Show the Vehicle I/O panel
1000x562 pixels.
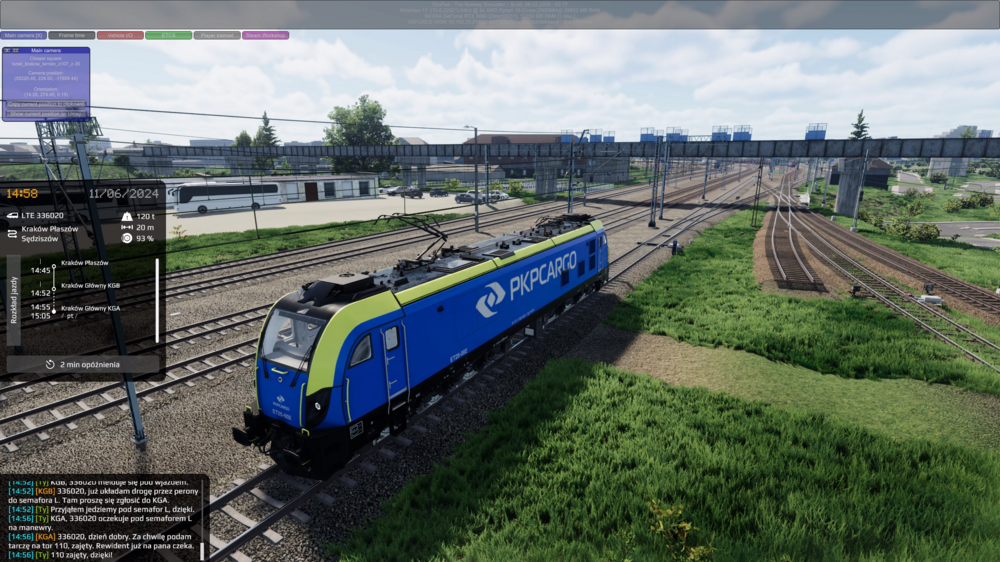[x=120, y=35]
